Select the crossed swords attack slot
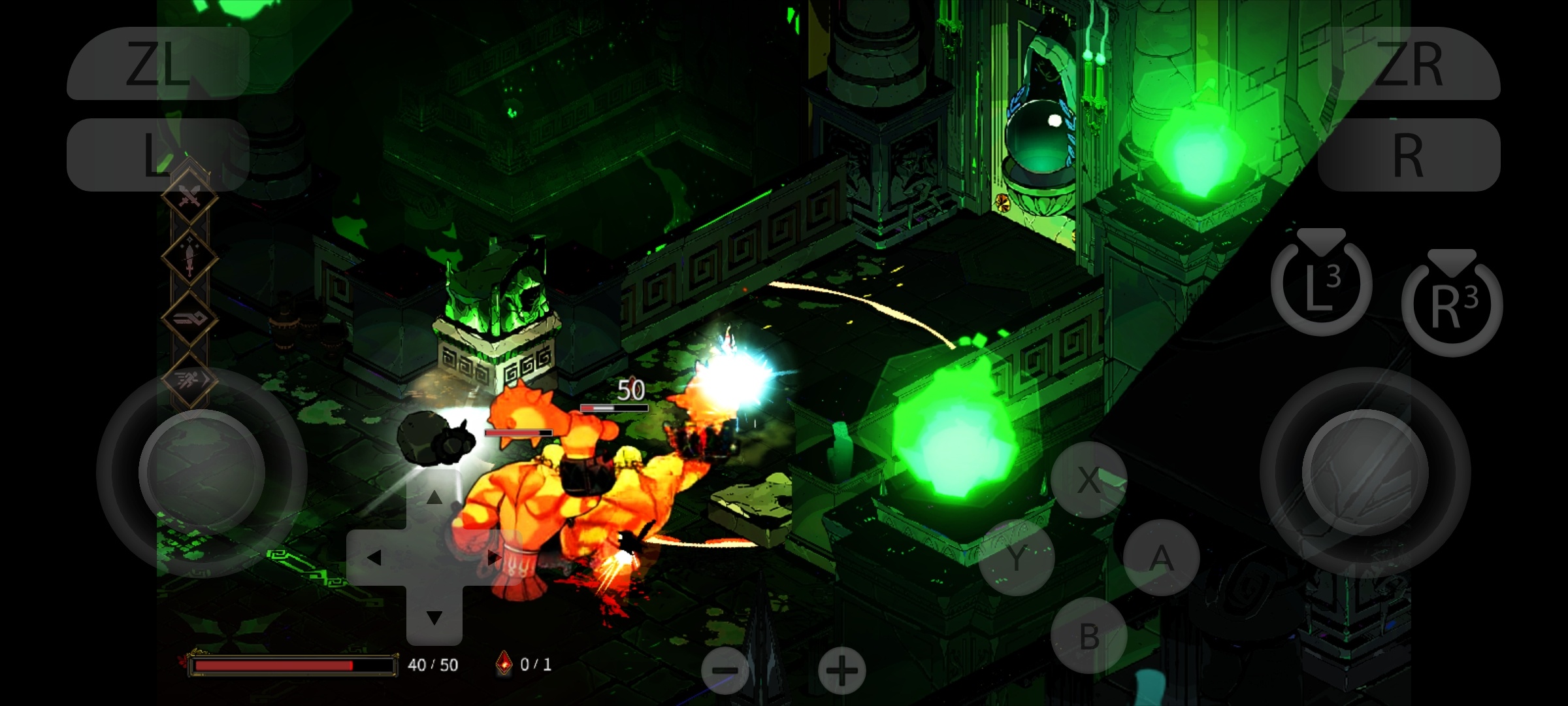The height and width of the screenshot is (706, 1568). click(x=189, y=195)
